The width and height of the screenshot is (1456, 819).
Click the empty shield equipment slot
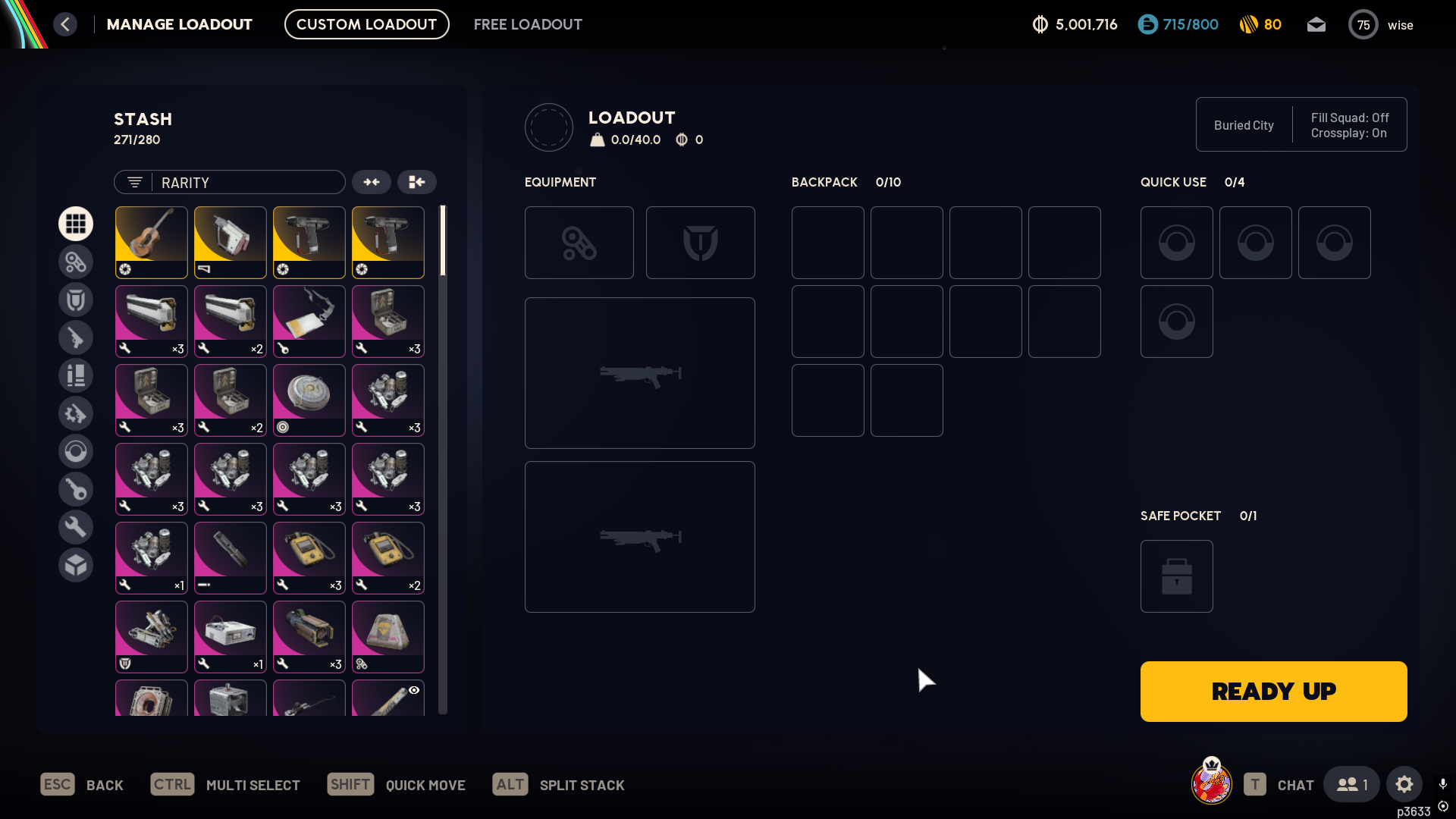[700, 243]
